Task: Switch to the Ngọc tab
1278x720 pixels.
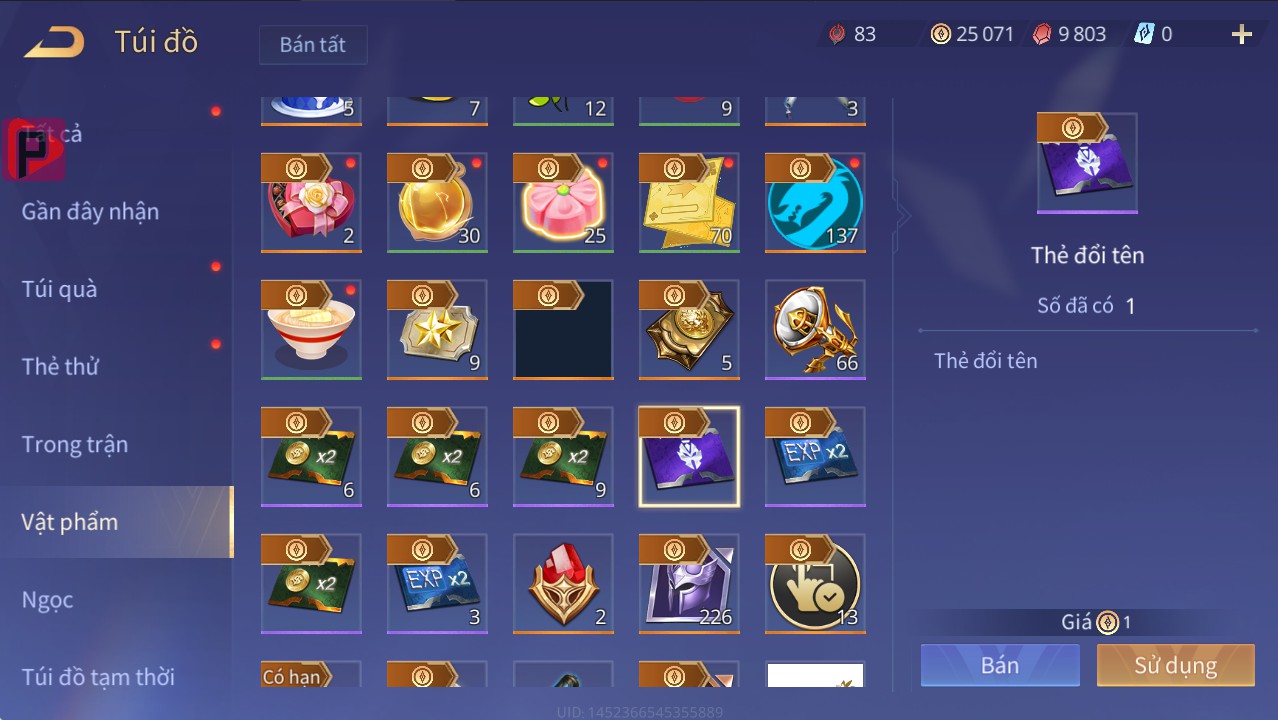Action: pyautogui.click(x=48, y=600)
